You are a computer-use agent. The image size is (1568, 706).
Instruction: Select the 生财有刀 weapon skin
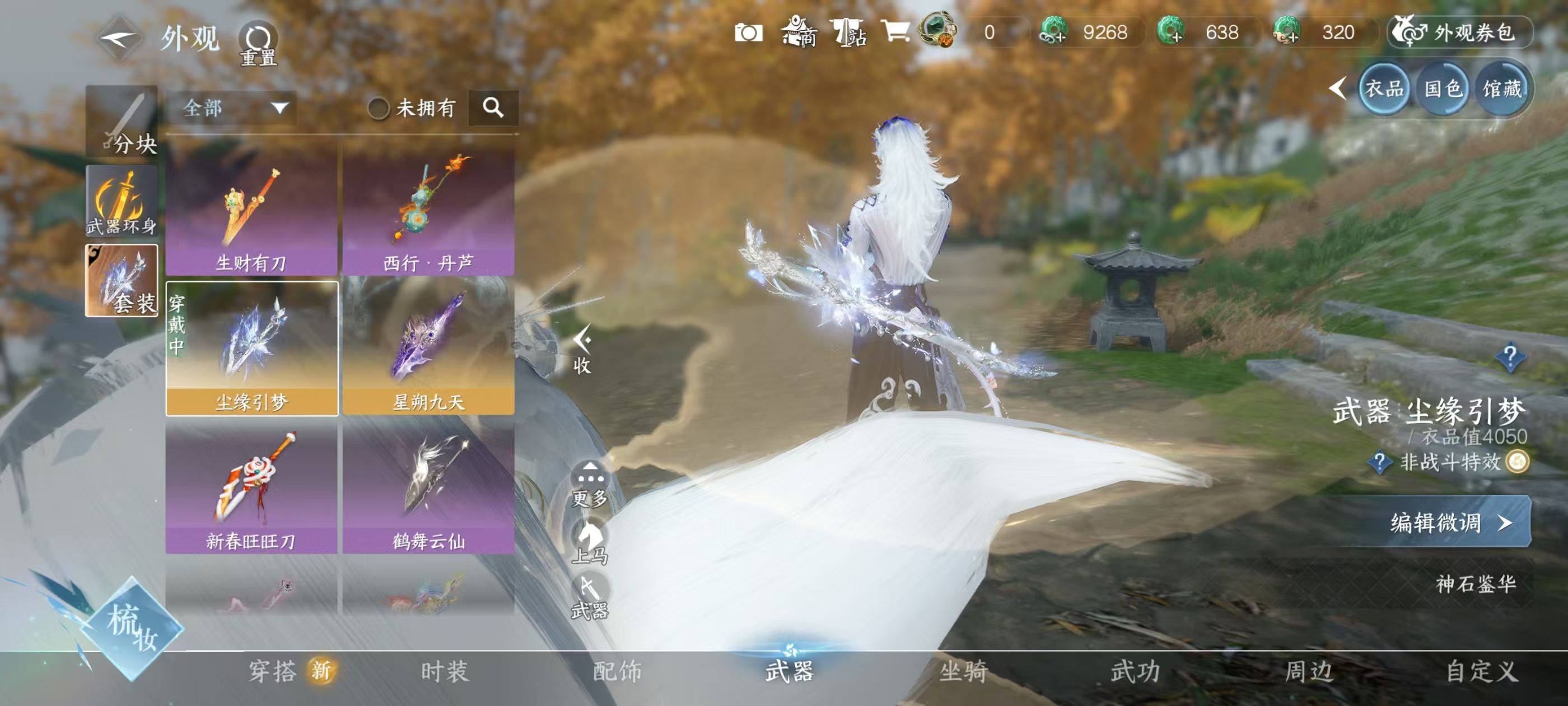coord(251,211)
